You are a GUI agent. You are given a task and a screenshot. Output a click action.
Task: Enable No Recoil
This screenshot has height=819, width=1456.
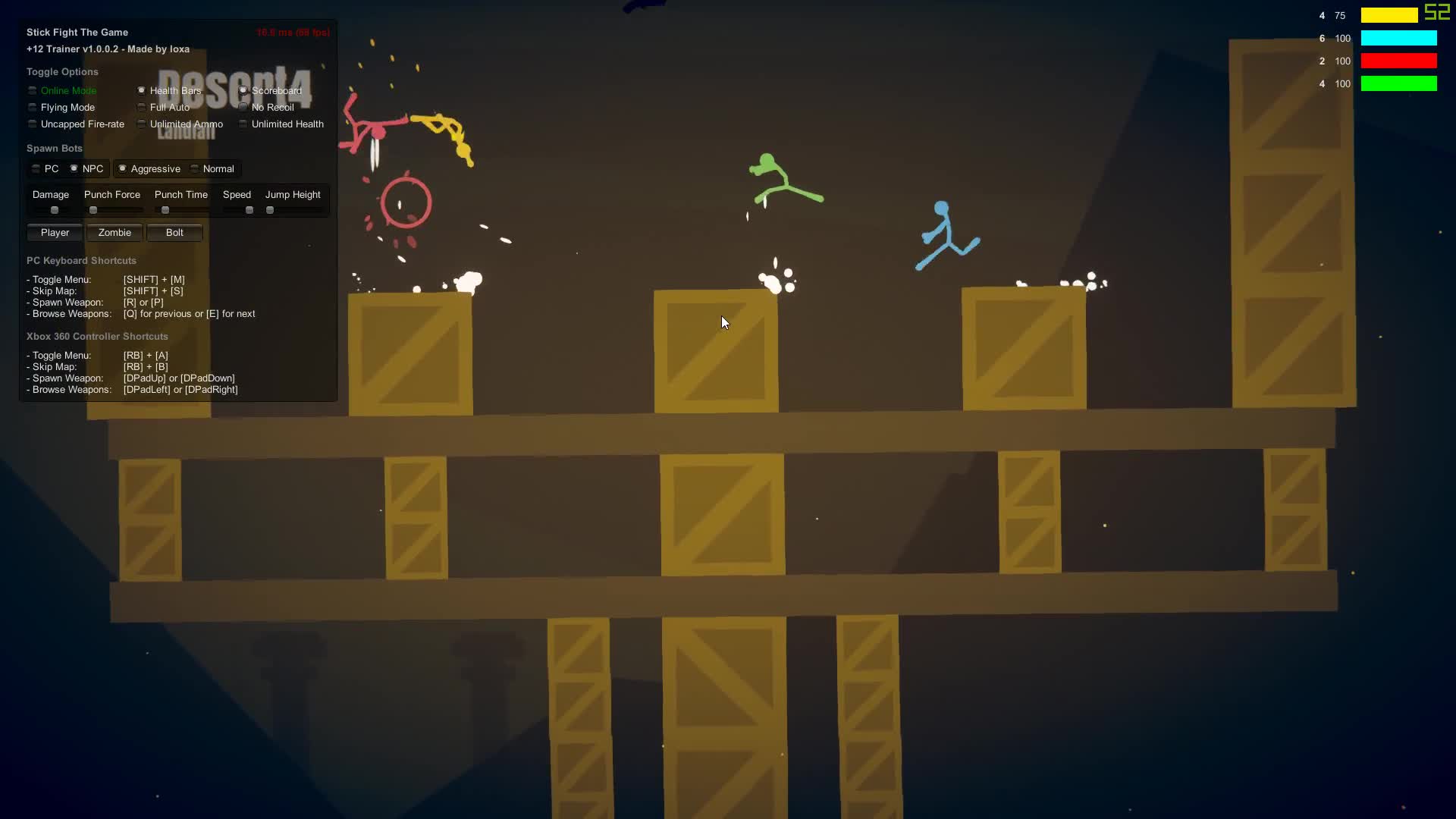click(243, 107)
